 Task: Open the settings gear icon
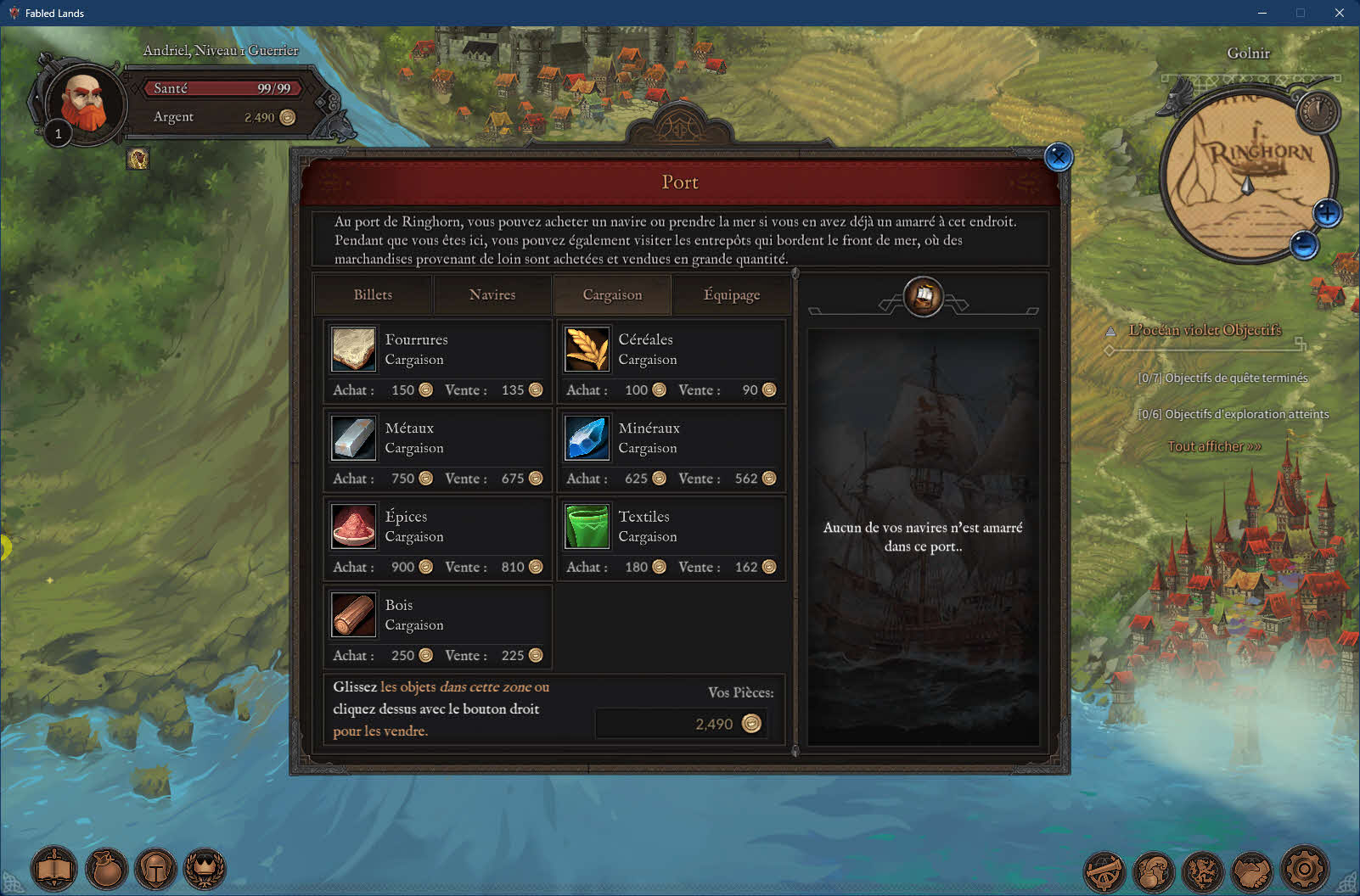pos(1304,869)
